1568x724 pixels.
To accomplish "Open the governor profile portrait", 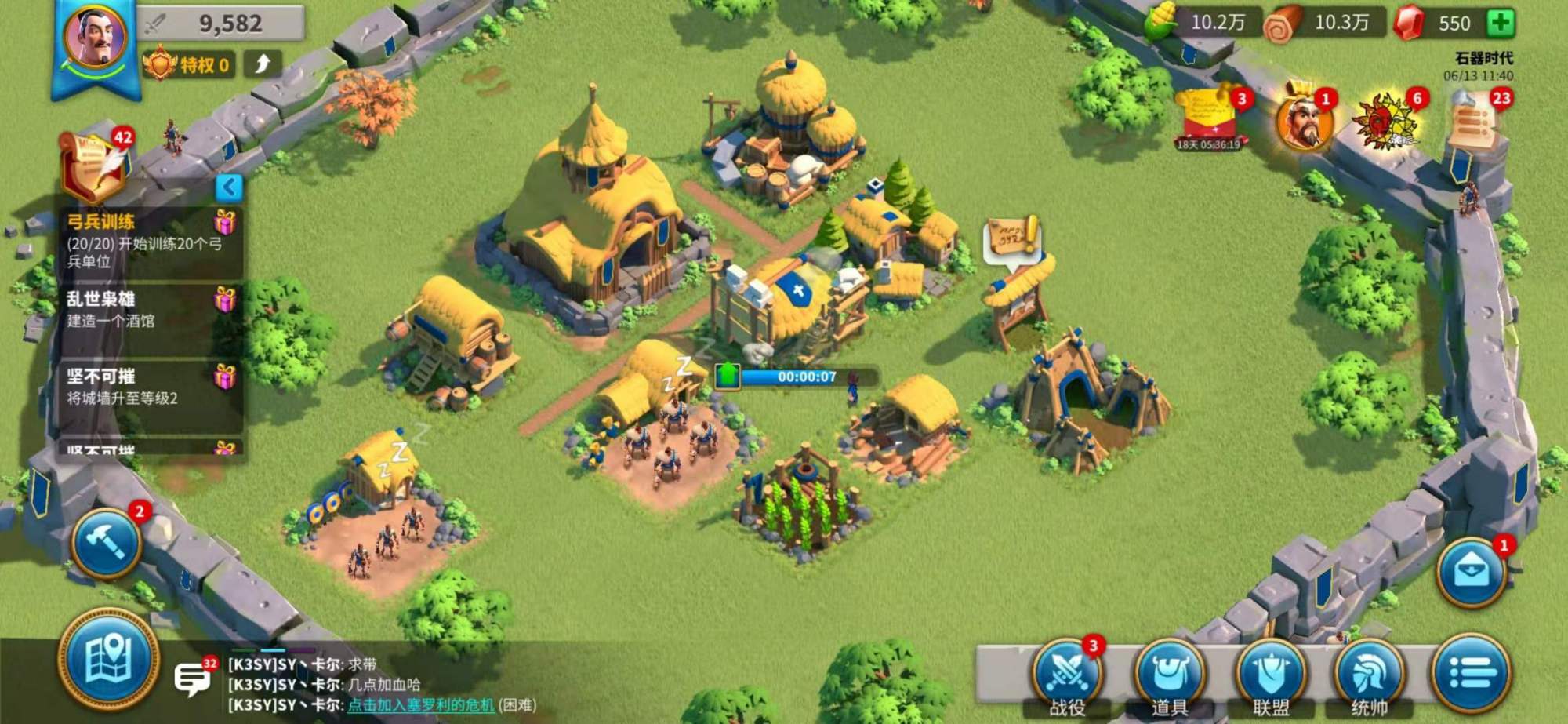I will coord(96,38).
